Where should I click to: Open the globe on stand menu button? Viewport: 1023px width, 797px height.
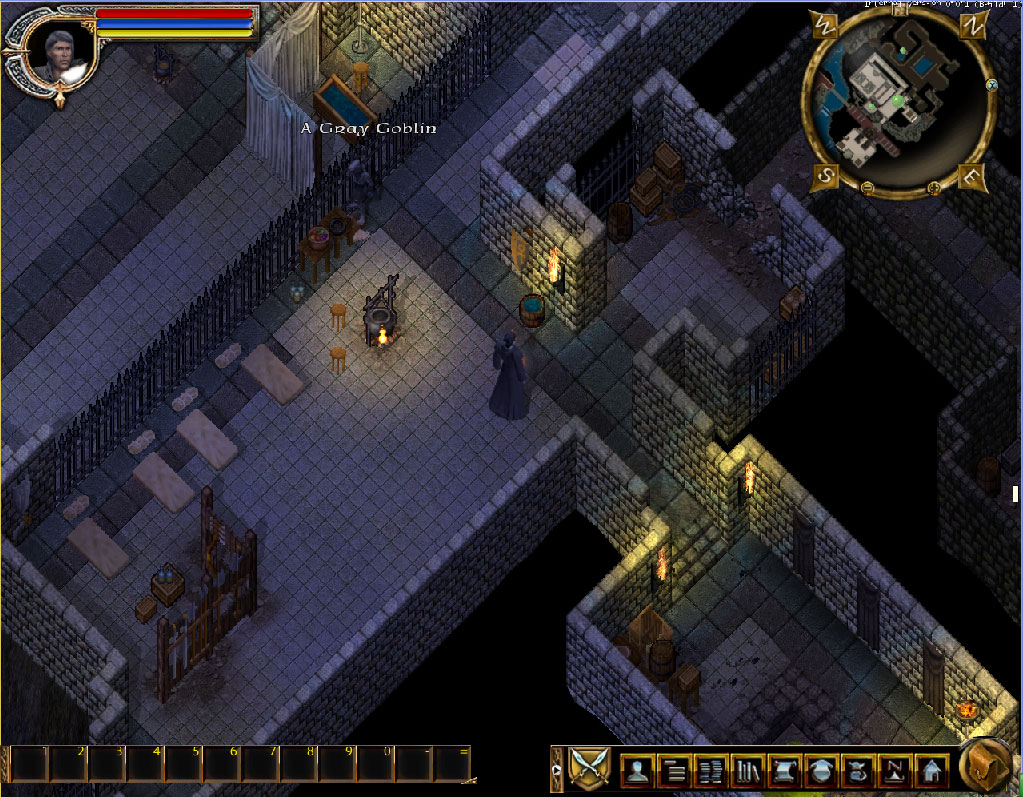pos(821,770)
